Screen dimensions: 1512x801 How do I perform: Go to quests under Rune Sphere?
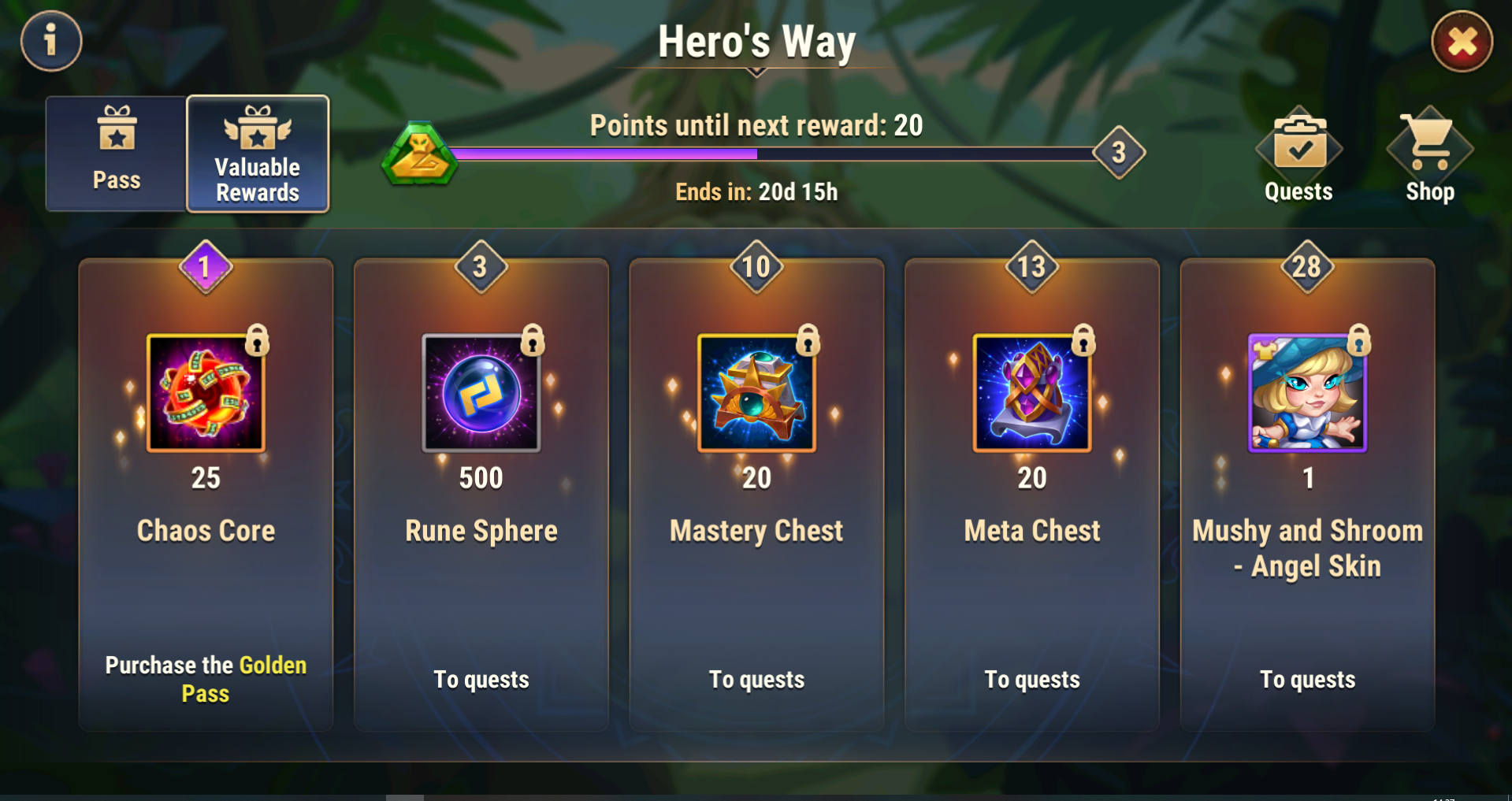click(x=481, y=679)
